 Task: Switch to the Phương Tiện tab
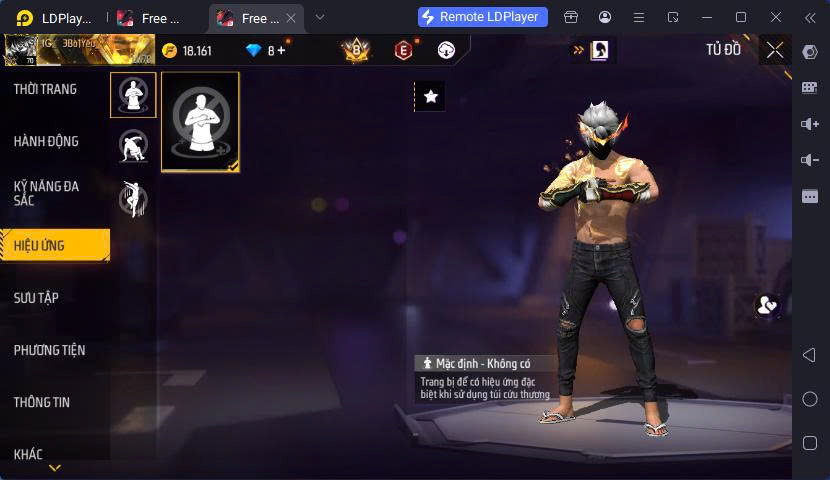coord(49,350)
